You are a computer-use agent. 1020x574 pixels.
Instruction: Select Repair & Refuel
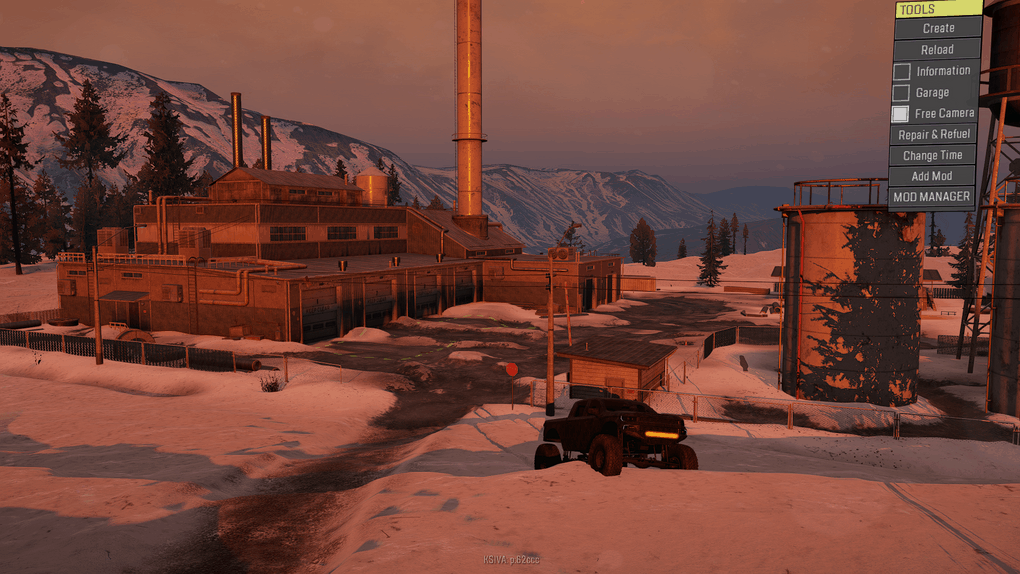(934, 134)
